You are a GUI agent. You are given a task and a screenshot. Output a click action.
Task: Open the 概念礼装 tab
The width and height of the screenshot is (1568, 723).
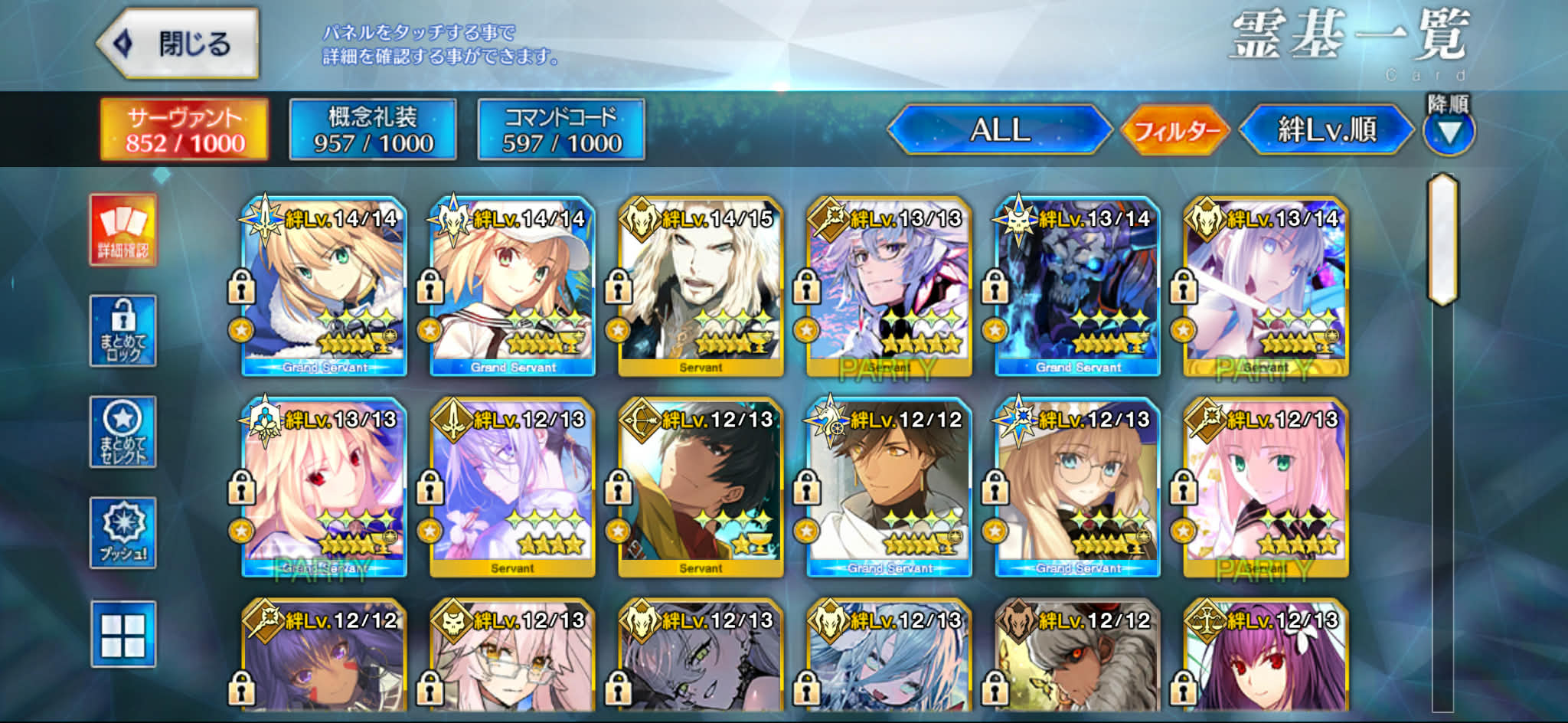(373, 129)
